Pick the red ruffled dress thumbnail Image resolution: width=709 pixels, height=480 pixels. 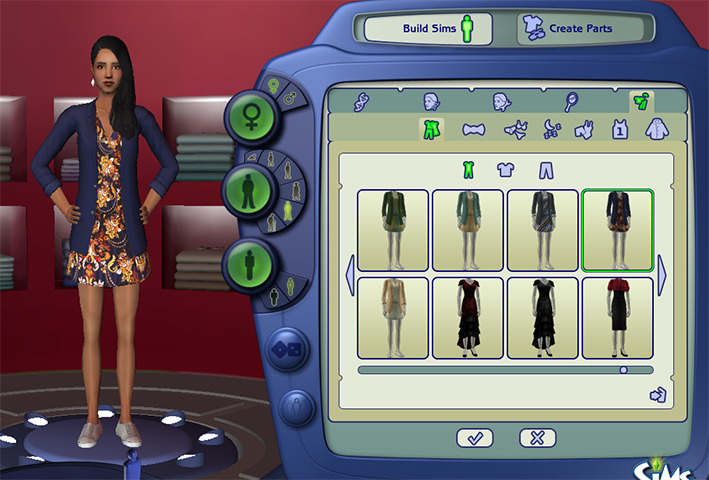tap(468, 317)
